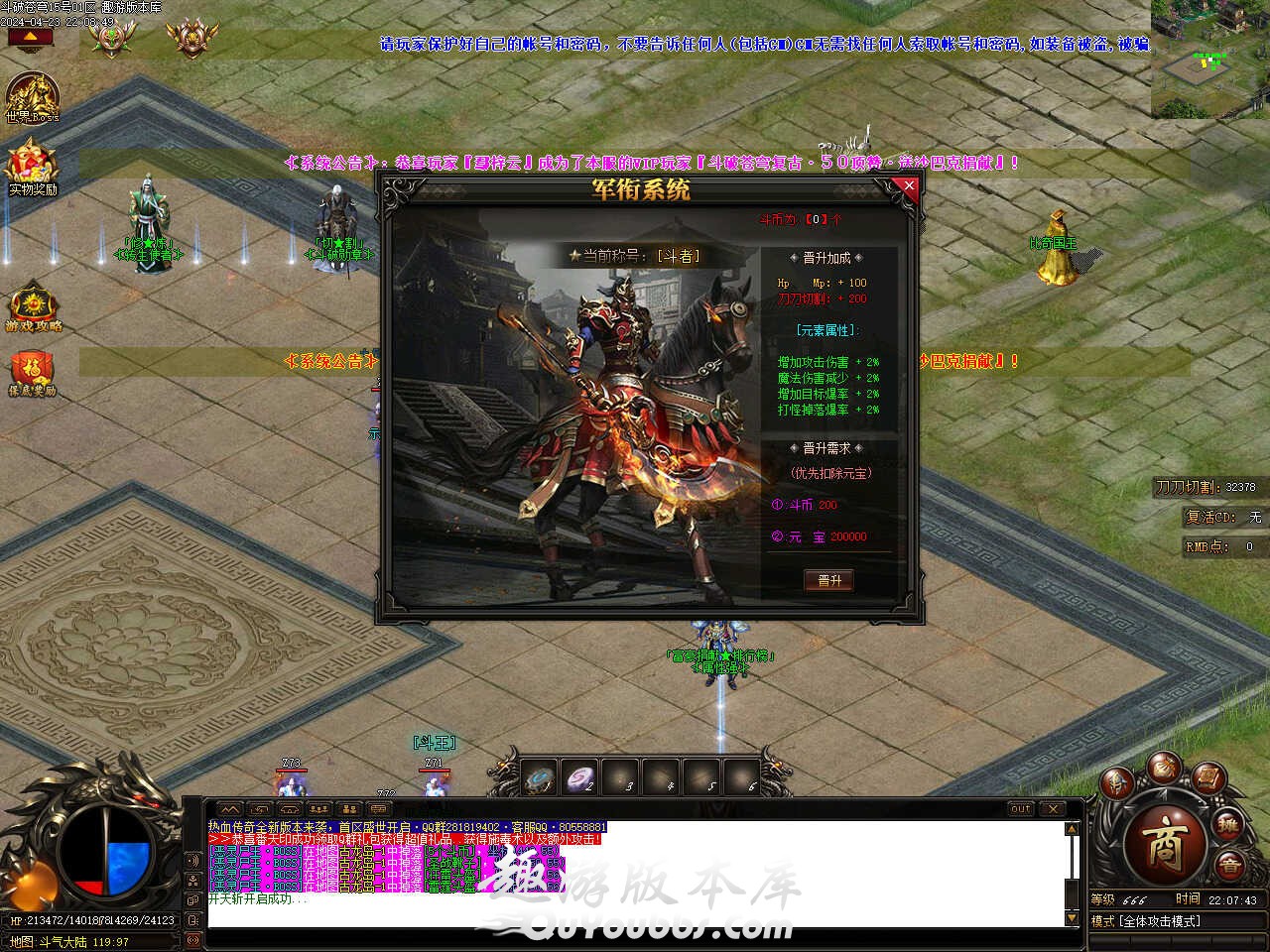Screen dimensions: 1270x952
Task: Open the 实物奖励 reward icon
Action: (x=32, y=167)
